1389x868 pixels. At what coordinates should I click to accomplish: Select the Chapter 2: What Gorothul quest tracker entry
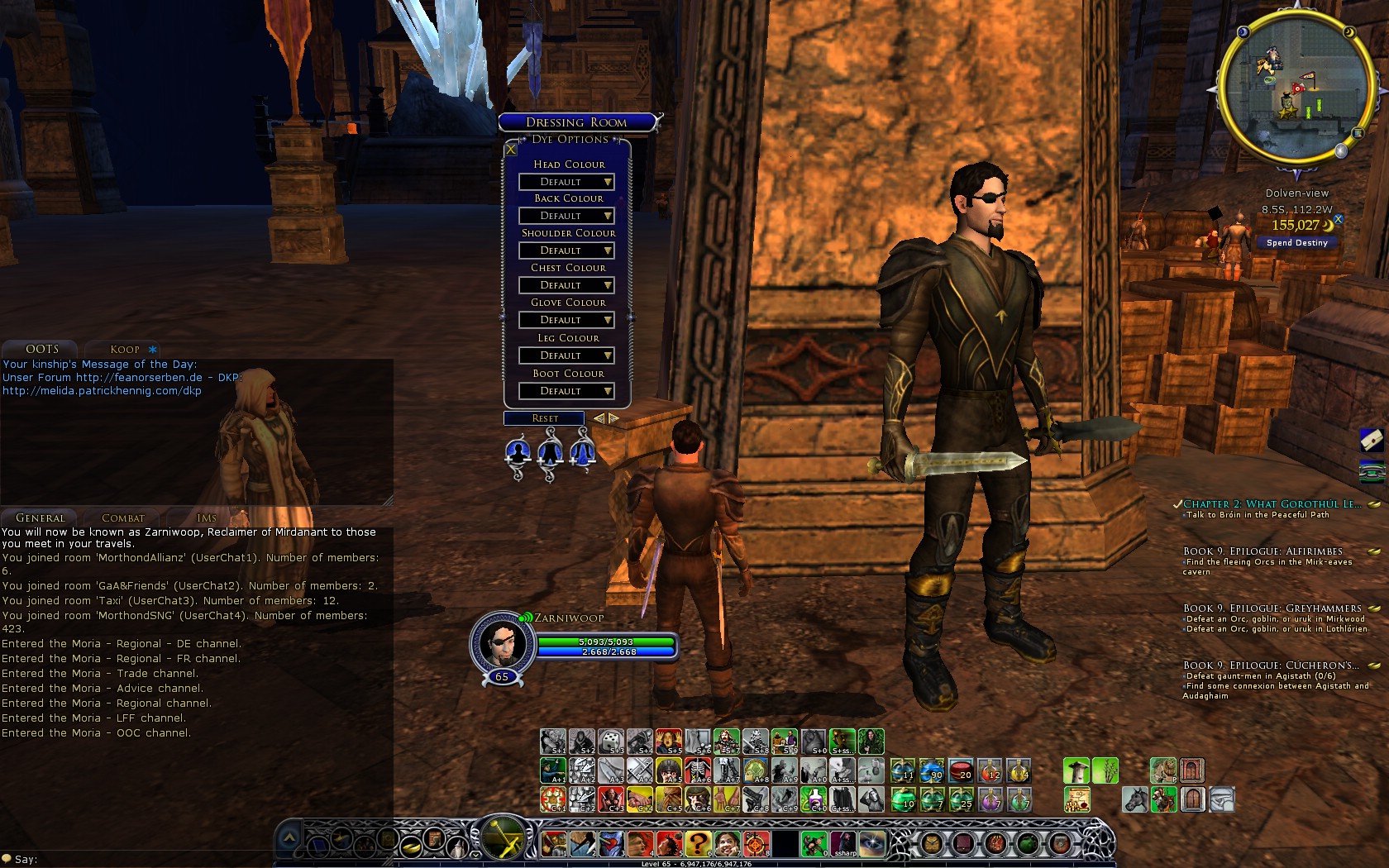1272,504
